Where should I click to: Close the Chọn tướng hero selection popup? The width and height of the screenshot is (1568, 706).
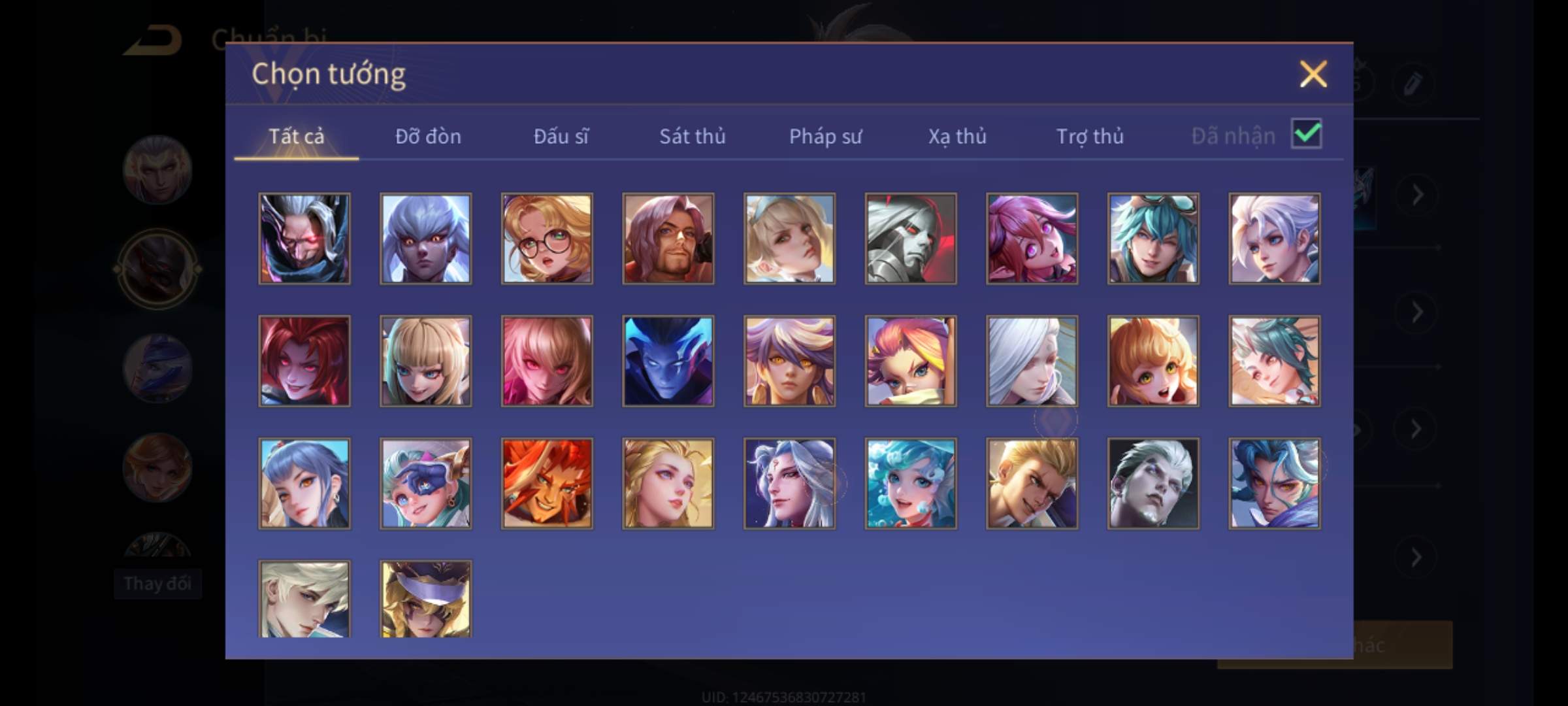pyautogui.click(x=1313, y=74)
